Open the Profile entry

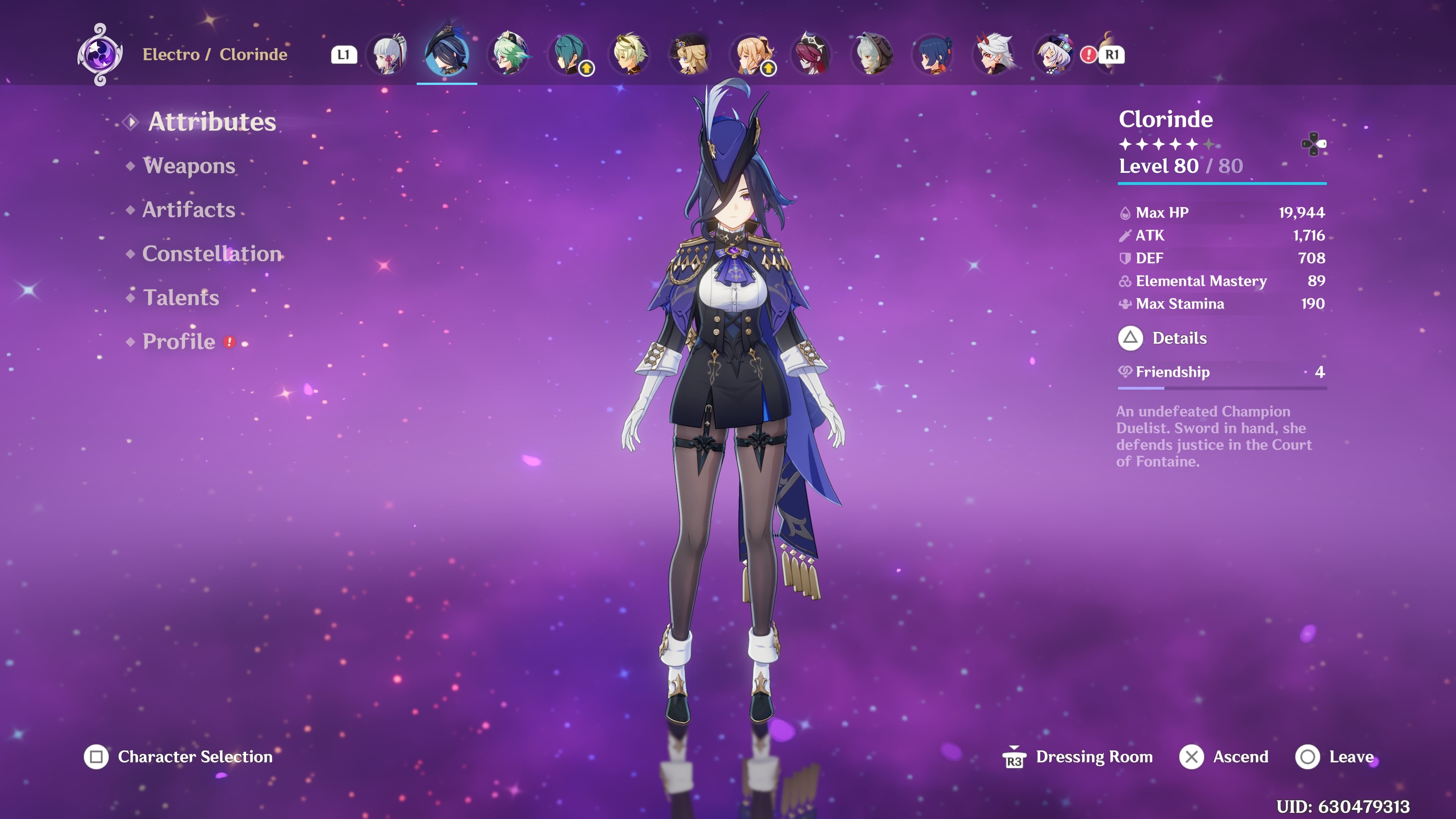point(179,341)
